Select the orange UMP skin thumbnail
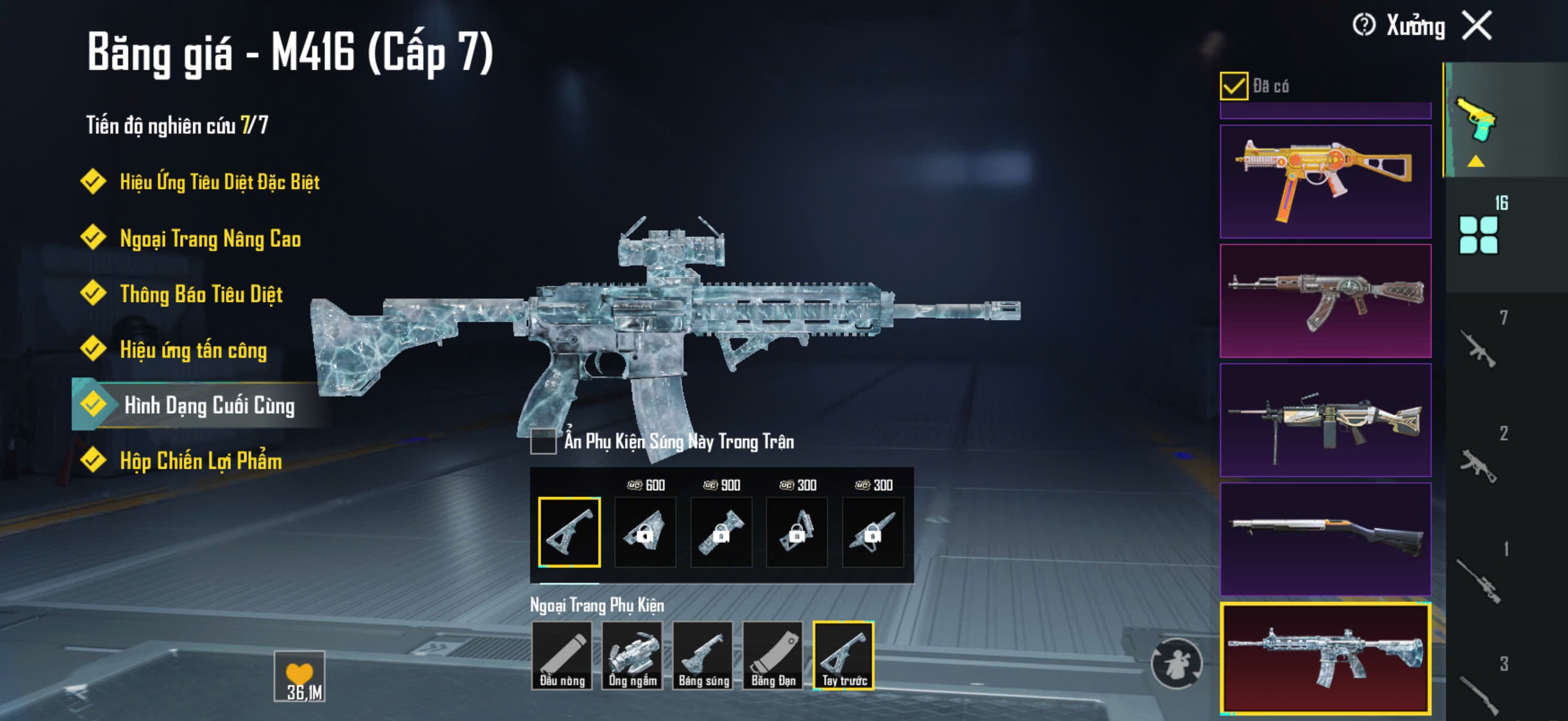Screen dimensions: 1568x721 tap(1325, 181)
